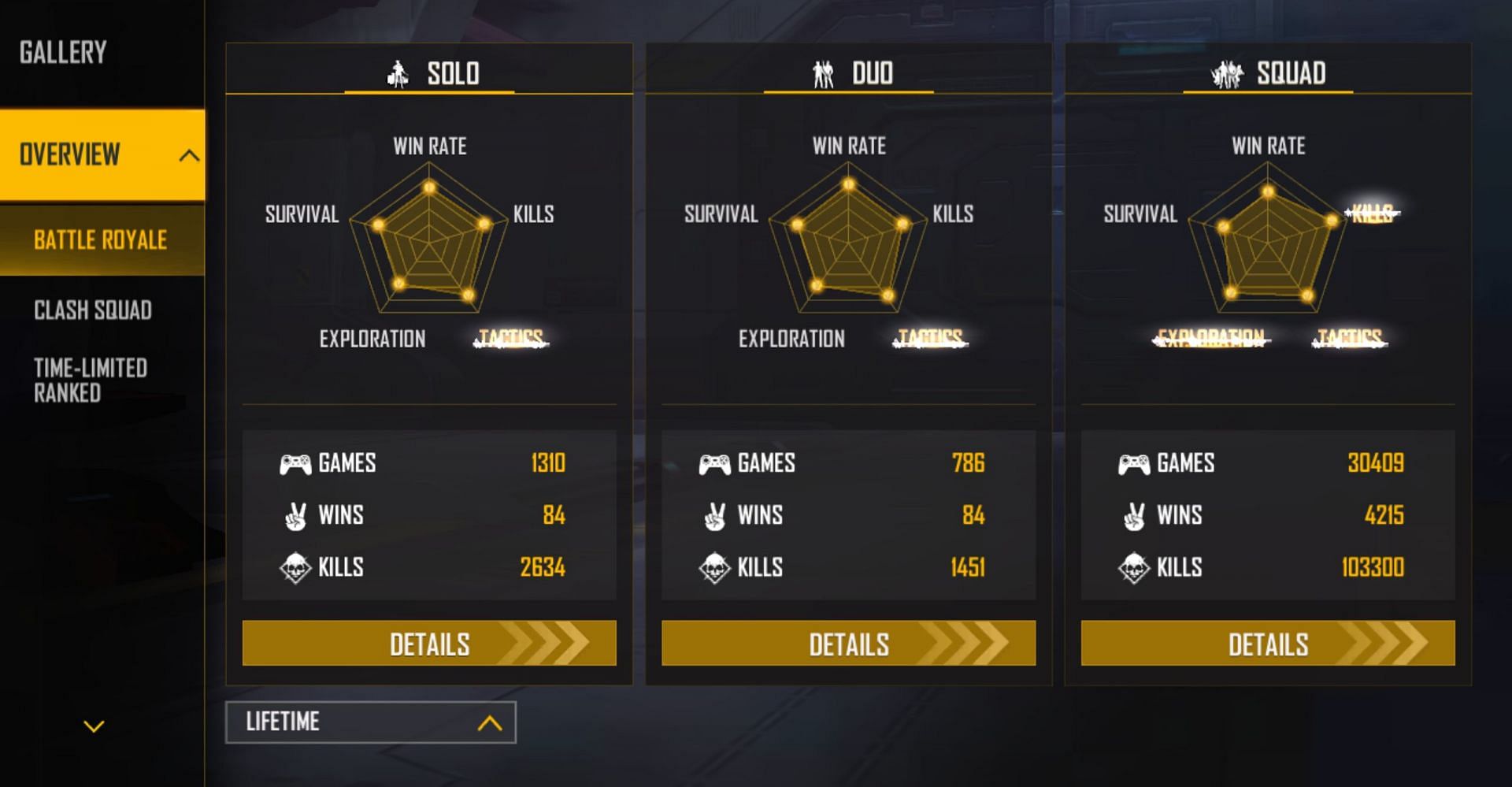1512x787 pixels.
Task: Open the Lifetime period dropdown
Action: coord(370,722)
